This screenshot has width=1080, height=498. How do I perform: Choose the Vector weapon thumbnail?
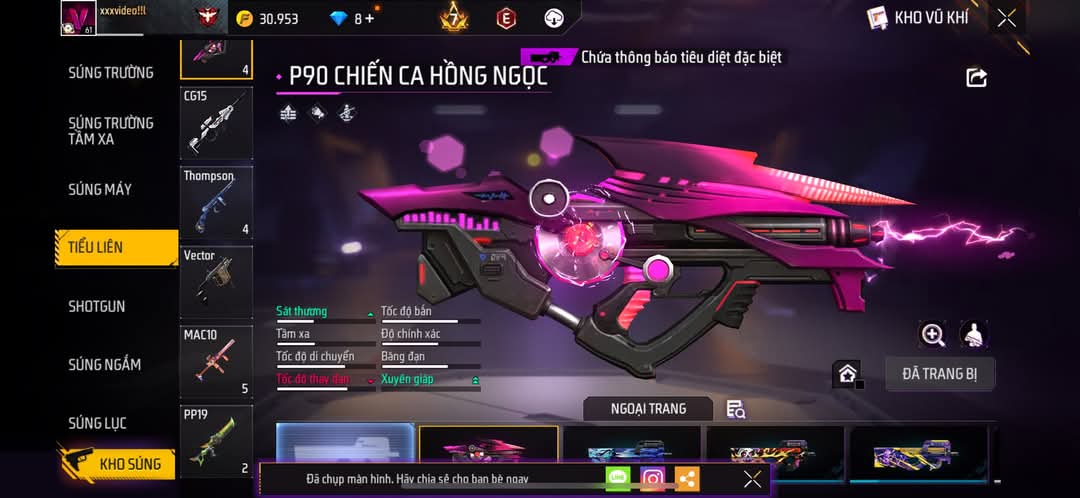216,282
